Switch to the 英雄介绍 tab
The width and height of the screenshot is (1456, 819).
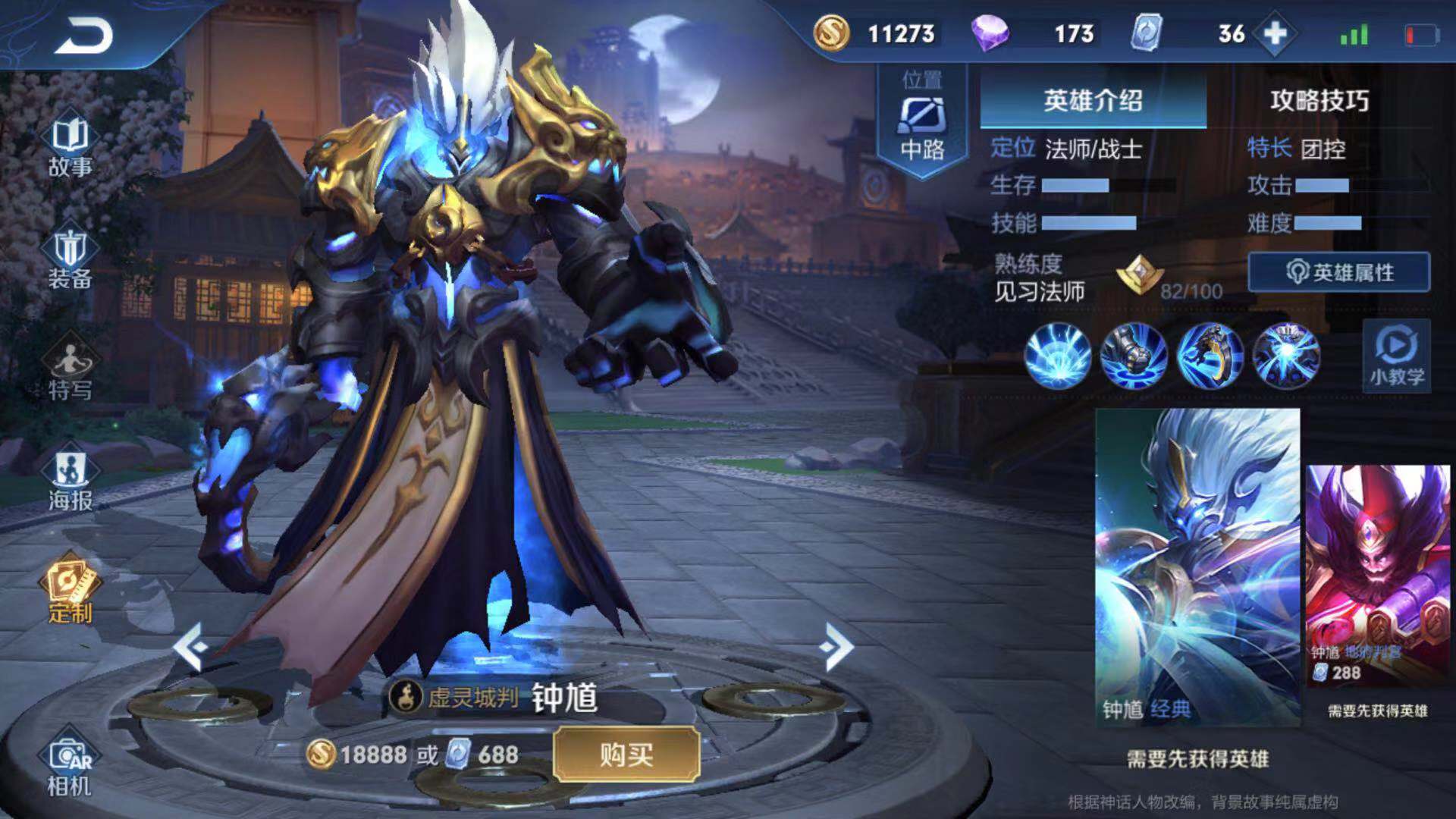coord(1092,101)
